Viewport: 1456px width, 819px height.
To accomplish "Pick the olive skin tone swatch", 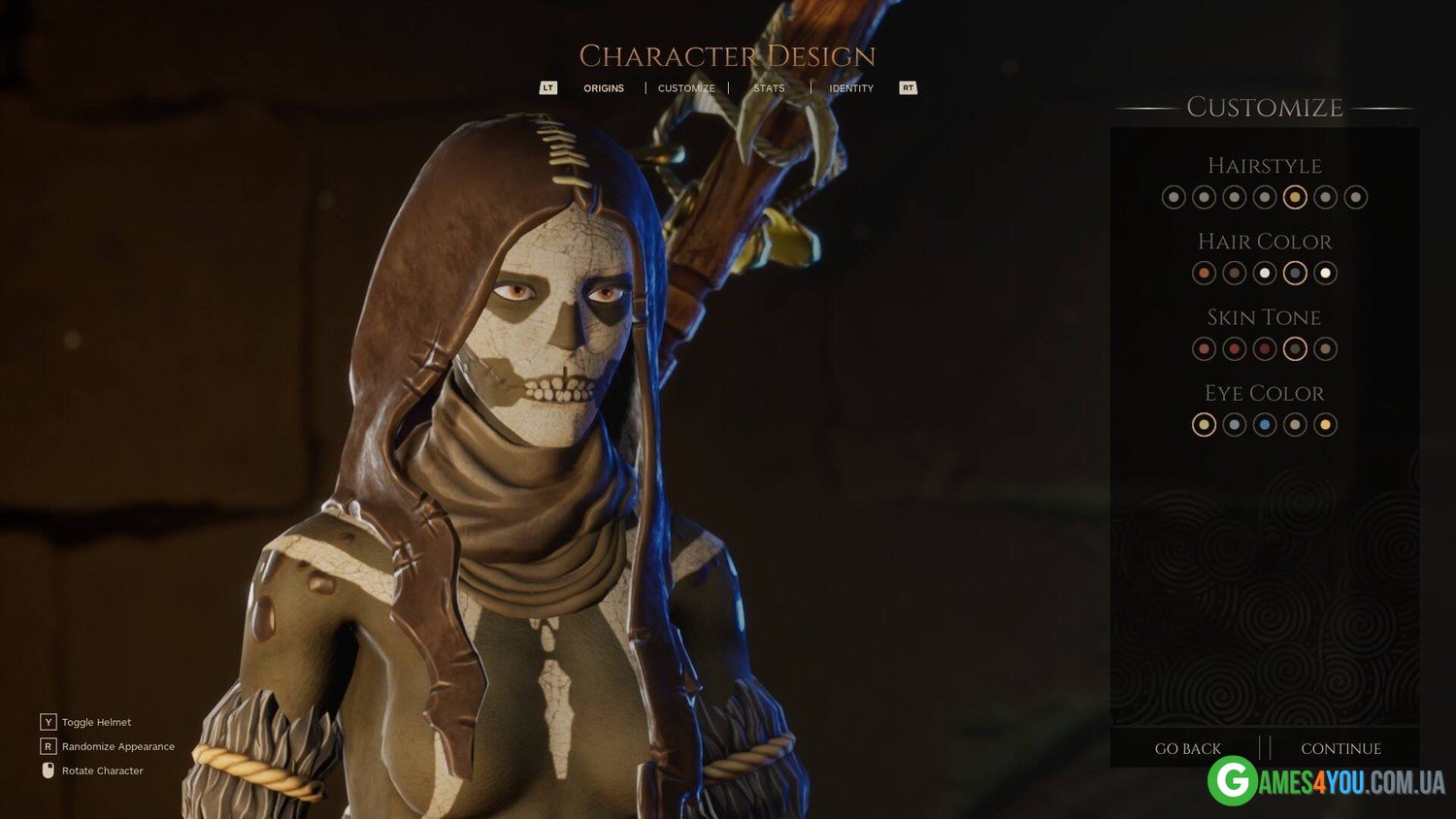I will [x=1295, y=348].
